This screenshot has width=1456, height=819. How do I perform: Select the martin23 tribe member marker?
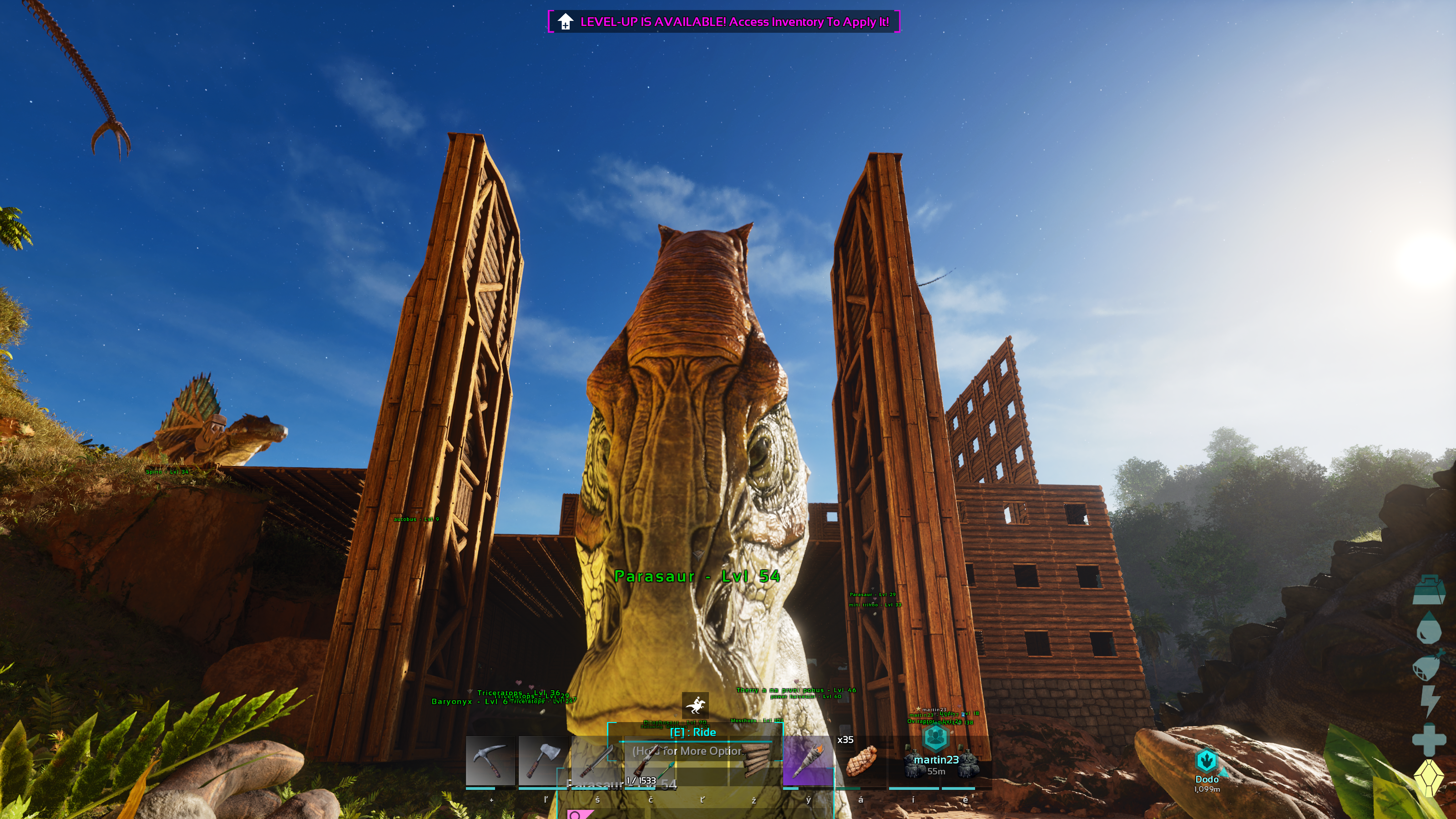tap(935, 738)
